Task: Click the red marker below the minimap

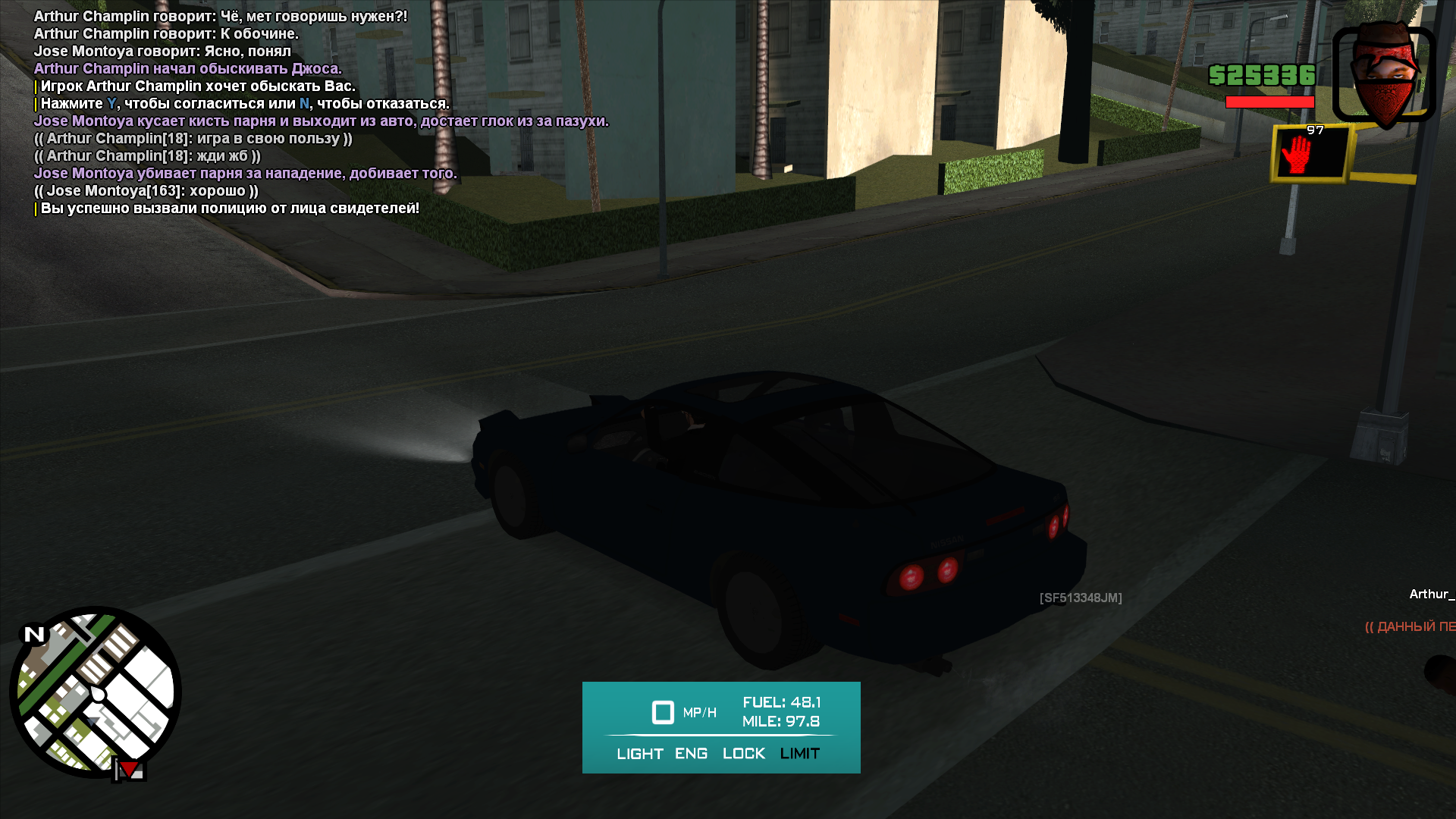Action: click(130, 770)
